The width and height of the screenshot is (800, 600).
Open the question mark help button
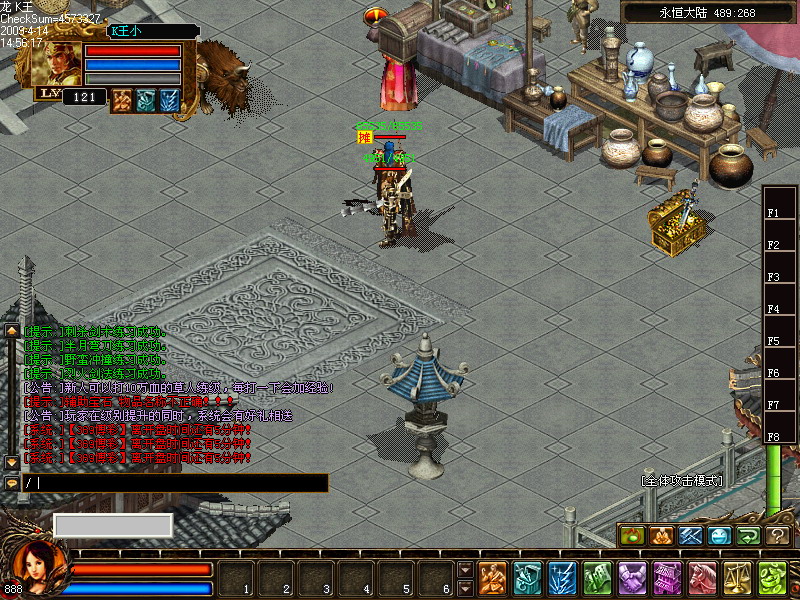pos(778,536)
